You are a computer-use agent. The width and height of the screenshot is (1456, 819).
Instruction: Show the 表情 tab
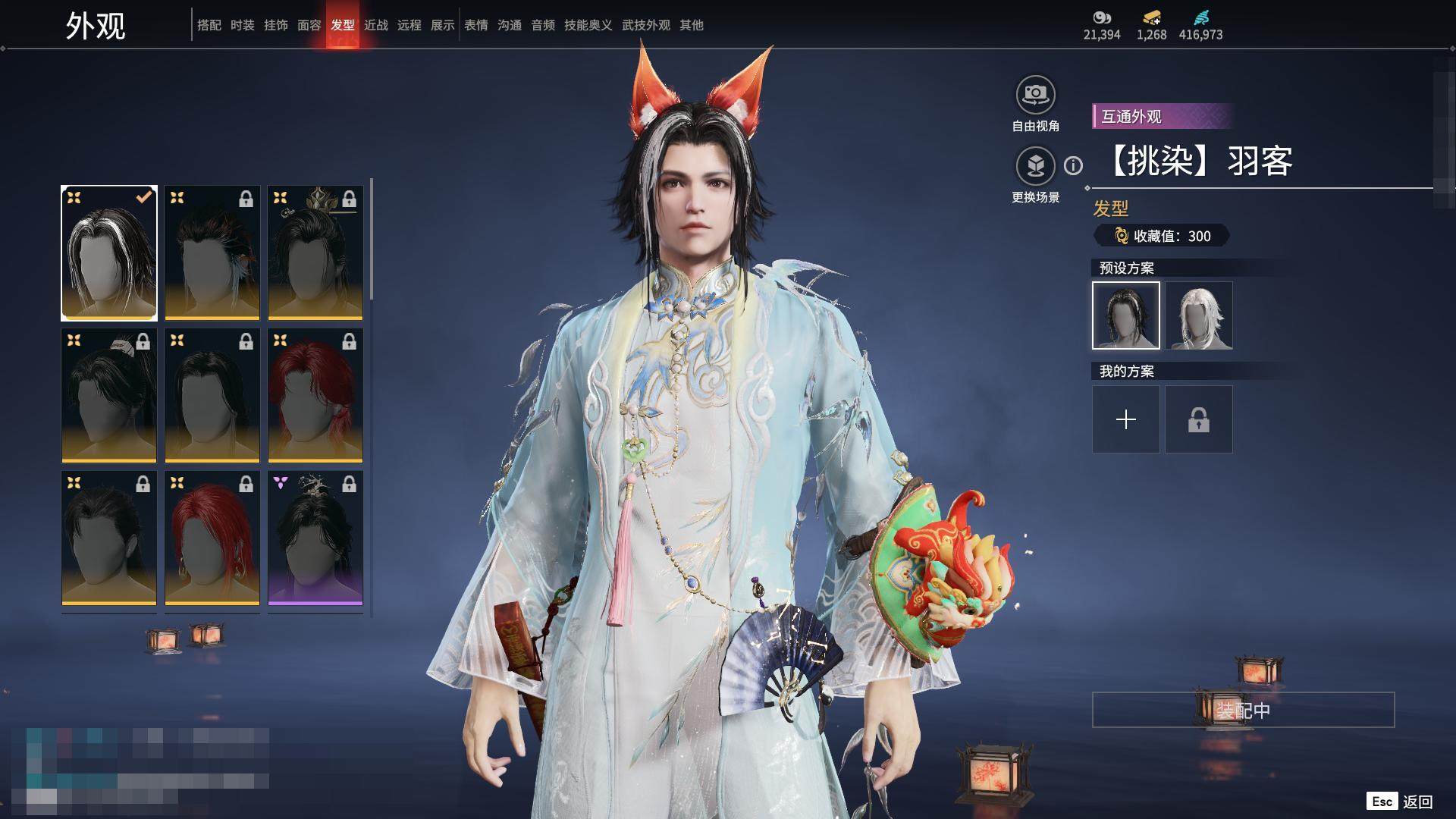[x=475, y=25]
